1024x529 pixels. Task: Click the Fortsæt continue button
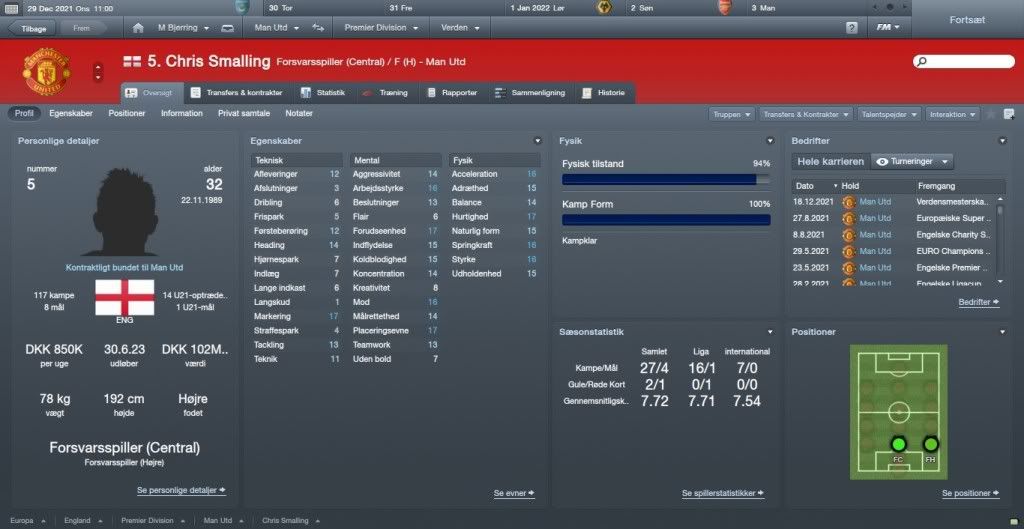pyautogui.click(x=968, y=19)
